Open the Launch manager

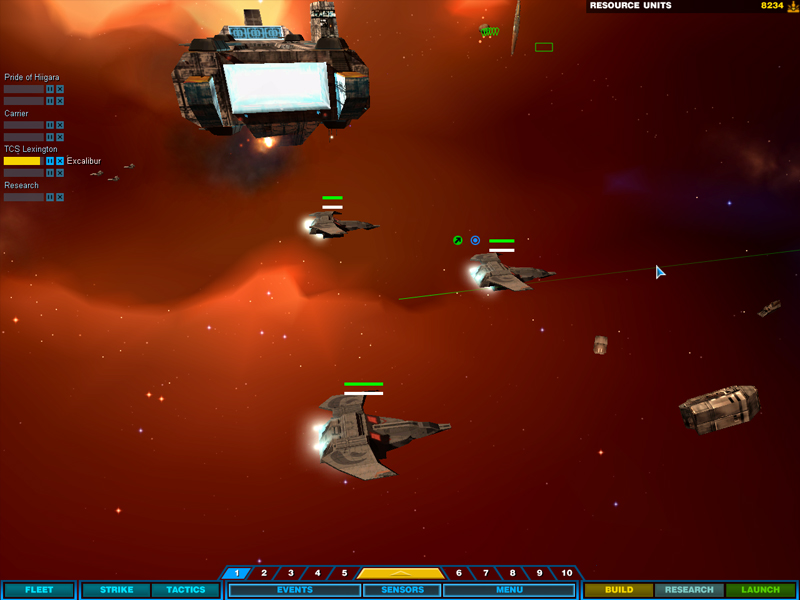761,590
